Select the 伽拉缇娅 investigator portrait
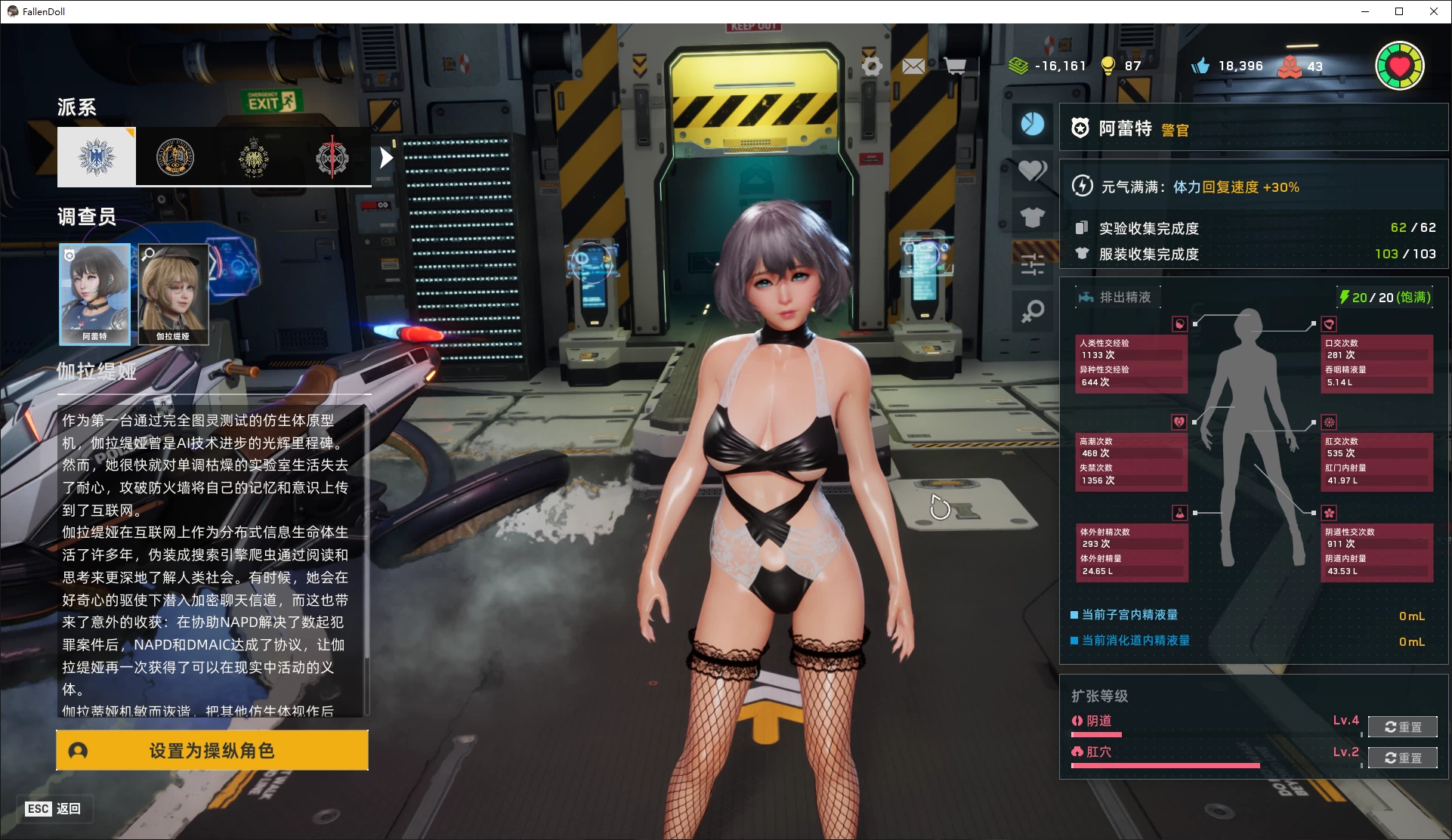 coord(173,294)
